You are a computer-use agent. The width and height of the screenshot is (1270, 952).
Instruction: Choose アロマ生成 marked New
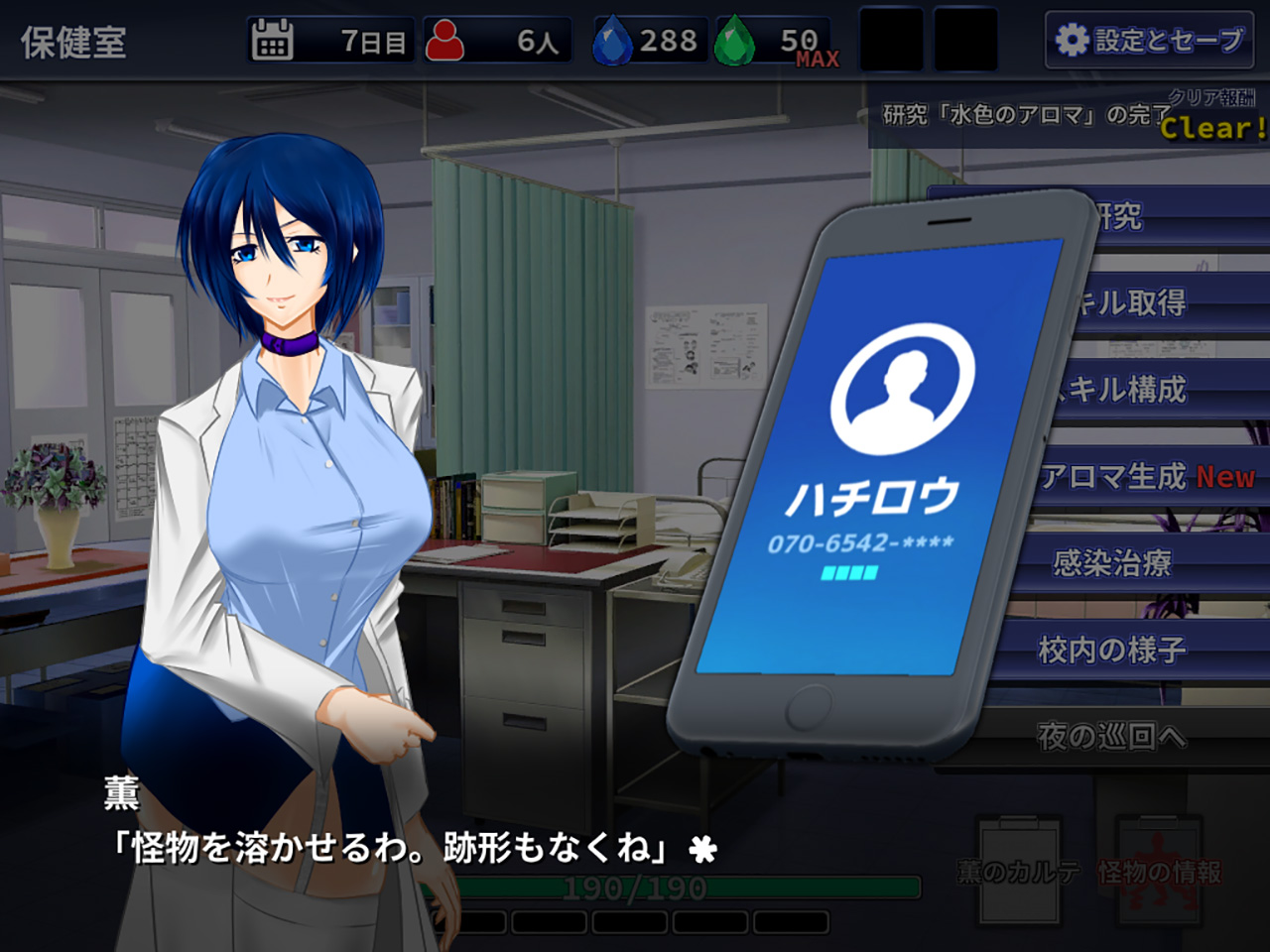tap(1151, 476)
